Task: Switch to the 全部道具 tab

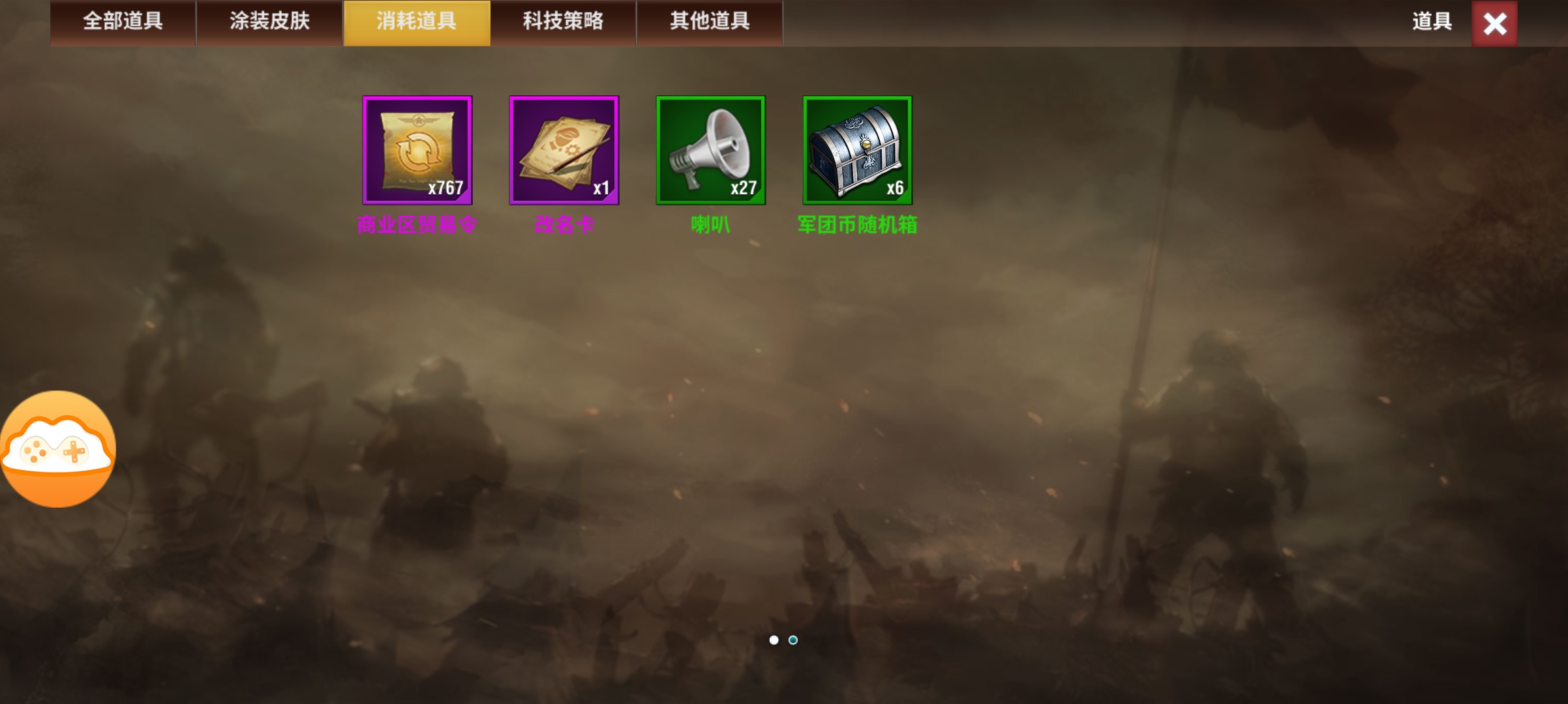Action: click(123, 22)
